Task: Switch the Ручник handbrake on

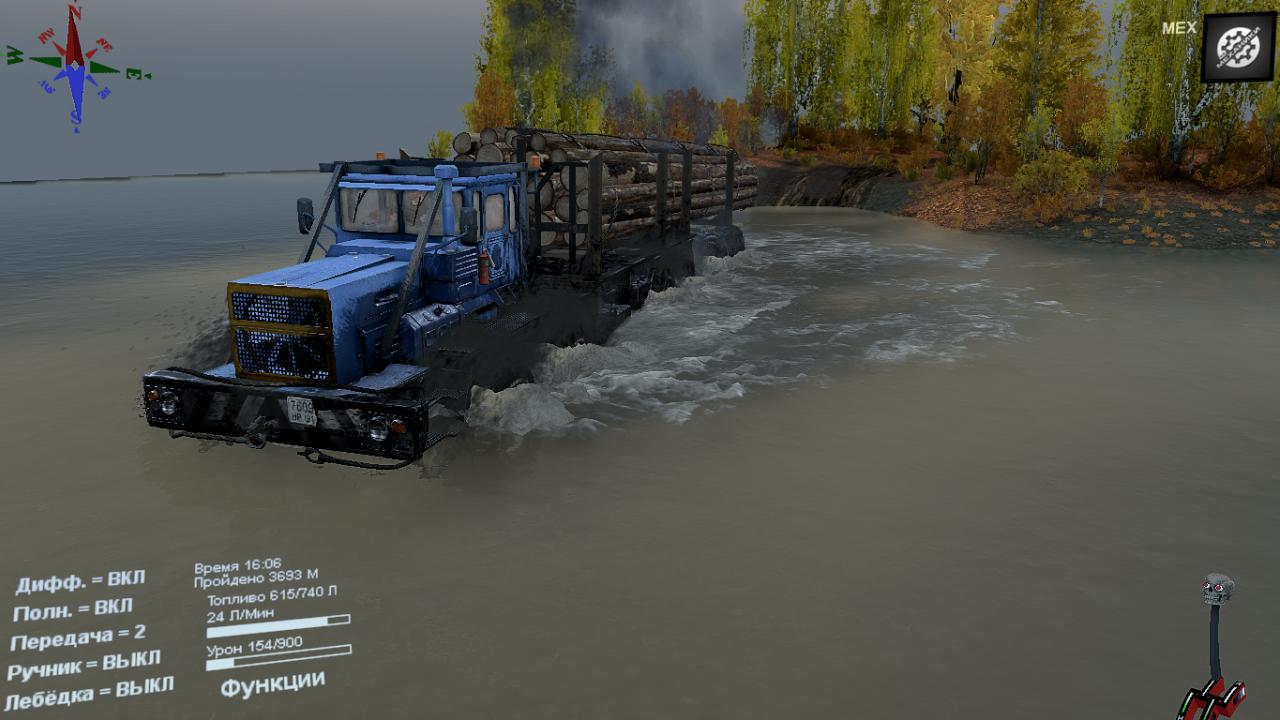Action: (x=84, y=665)
